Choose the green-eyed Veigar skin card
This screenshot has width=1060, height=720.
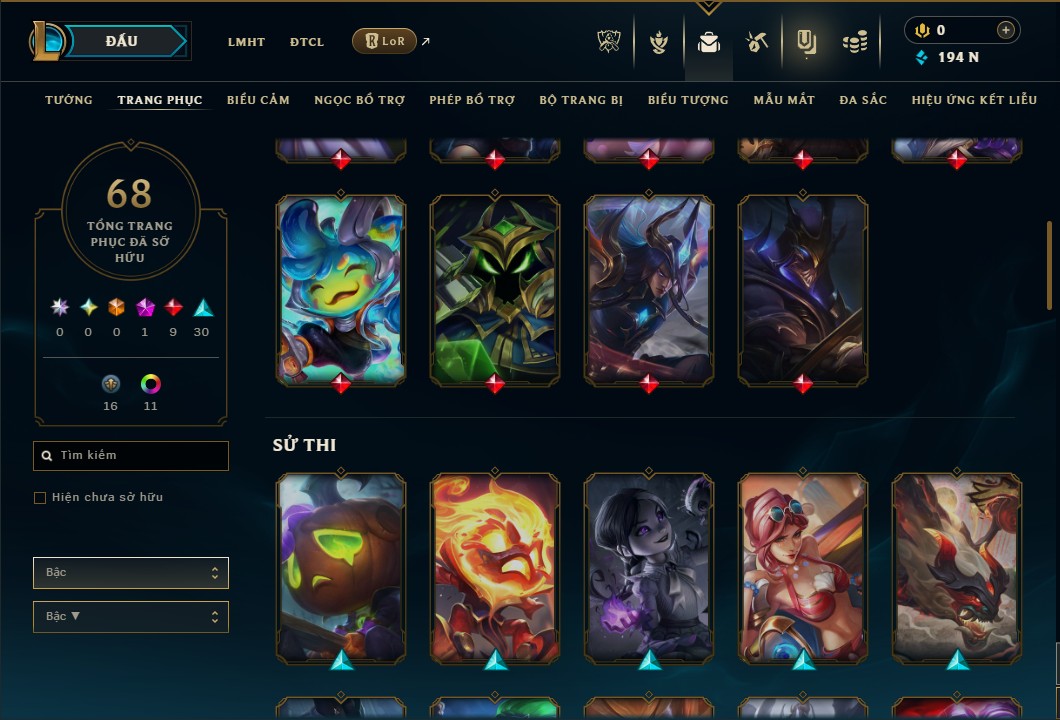495,290
